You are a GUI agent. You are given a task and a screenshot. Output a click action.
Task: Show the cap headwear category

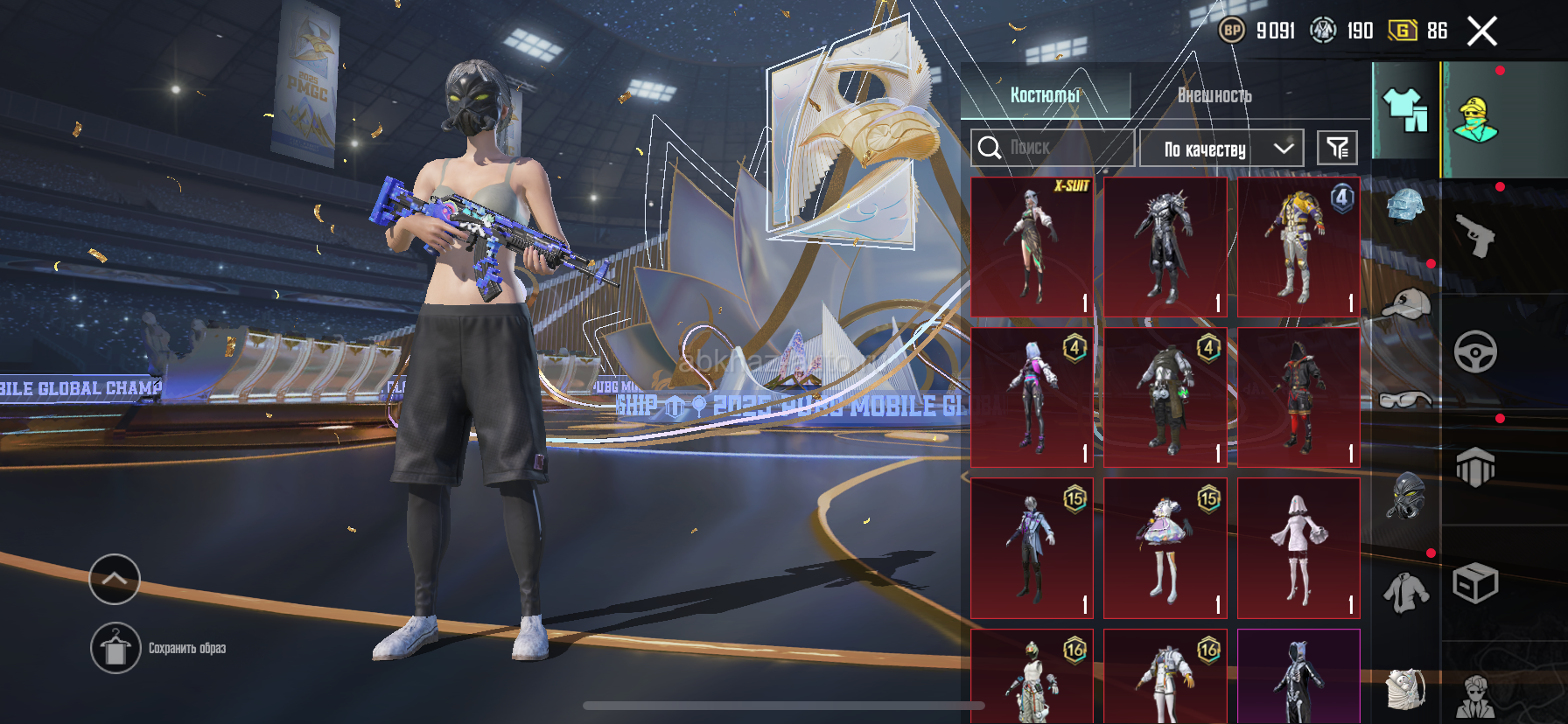point(1405,304)
